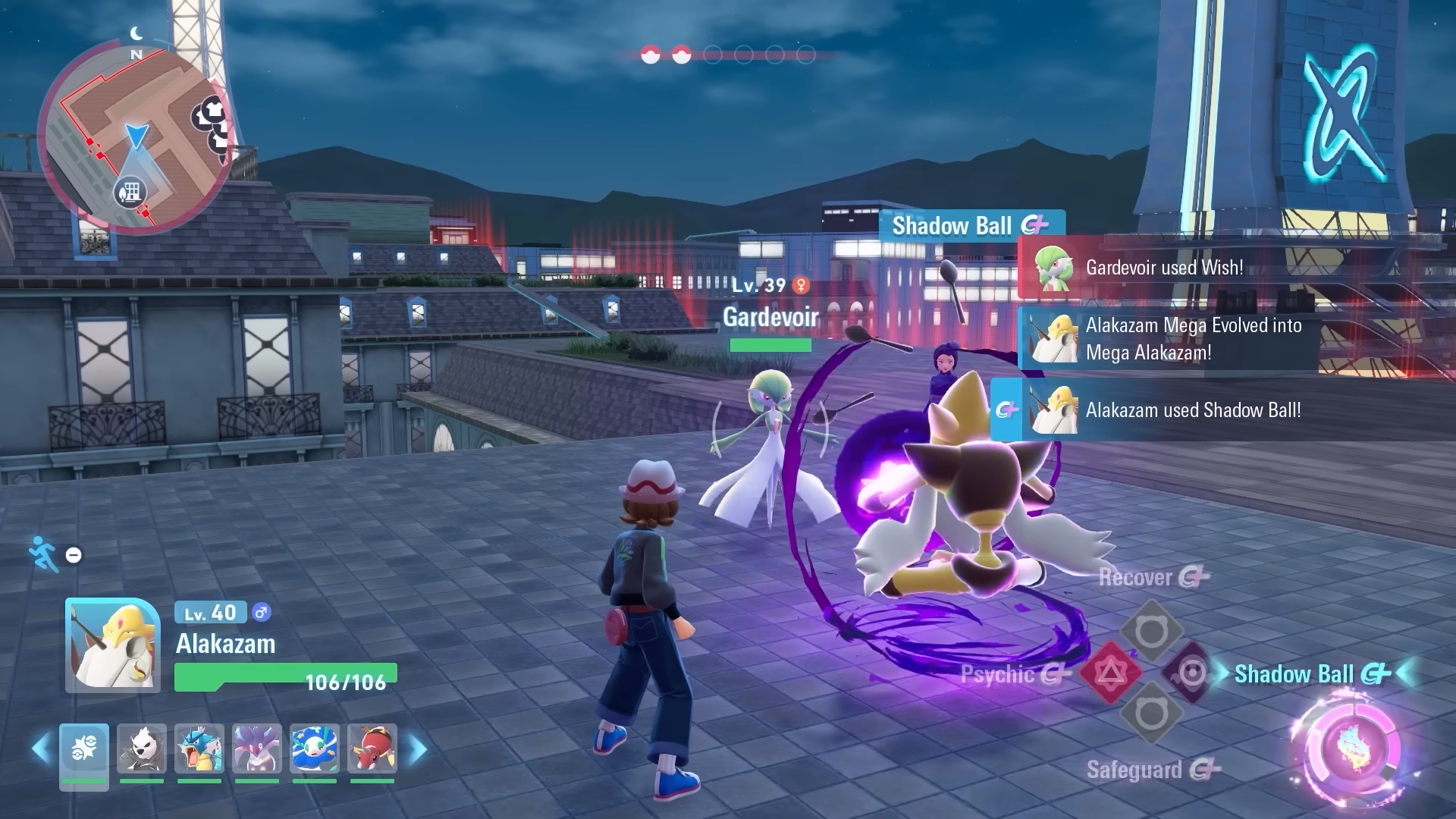Select the Psychic move diamond
1456x819 pixels.
[x=1110, y=673]
